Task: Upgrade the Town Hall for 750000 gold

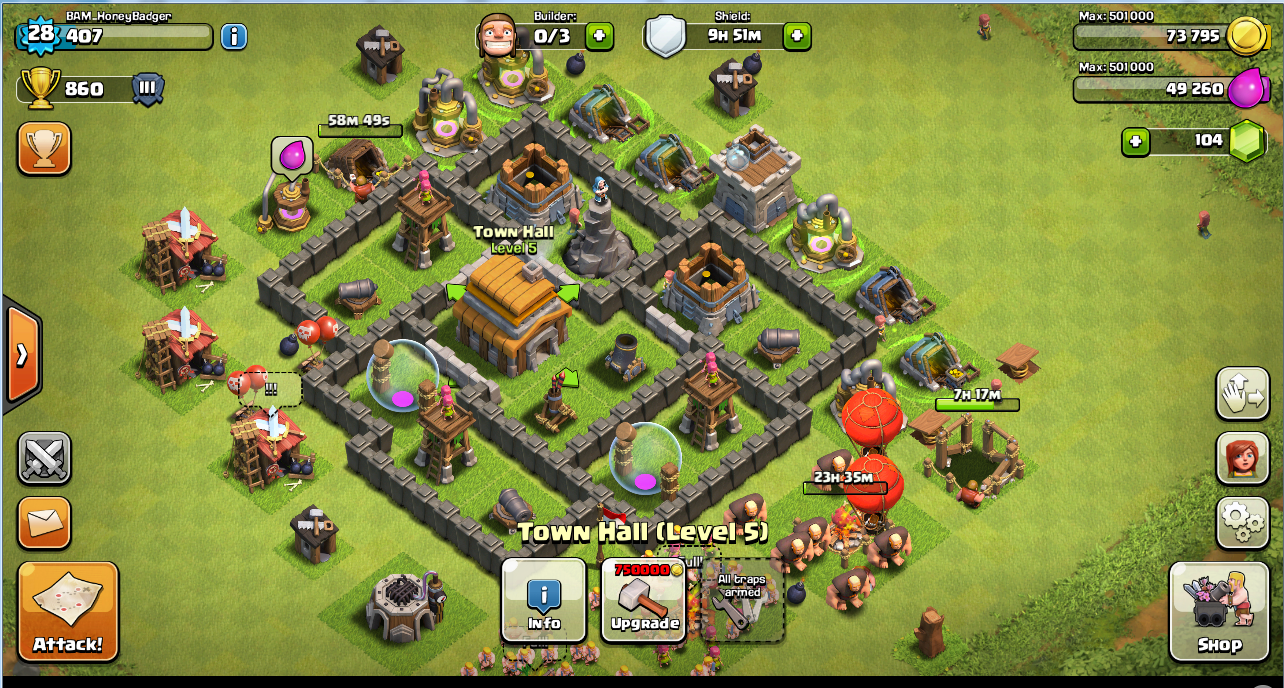Action: click(644, 600)
